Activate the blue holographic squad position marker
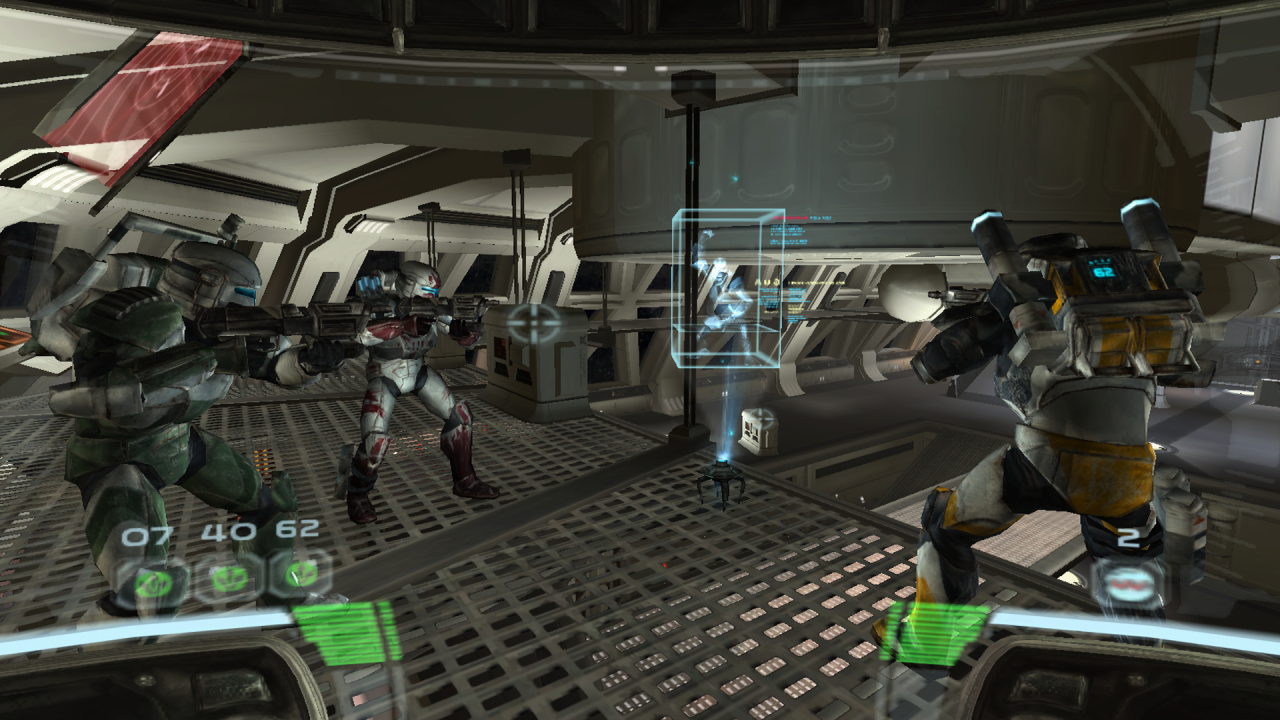1280x720 pixels. [727, 289]
